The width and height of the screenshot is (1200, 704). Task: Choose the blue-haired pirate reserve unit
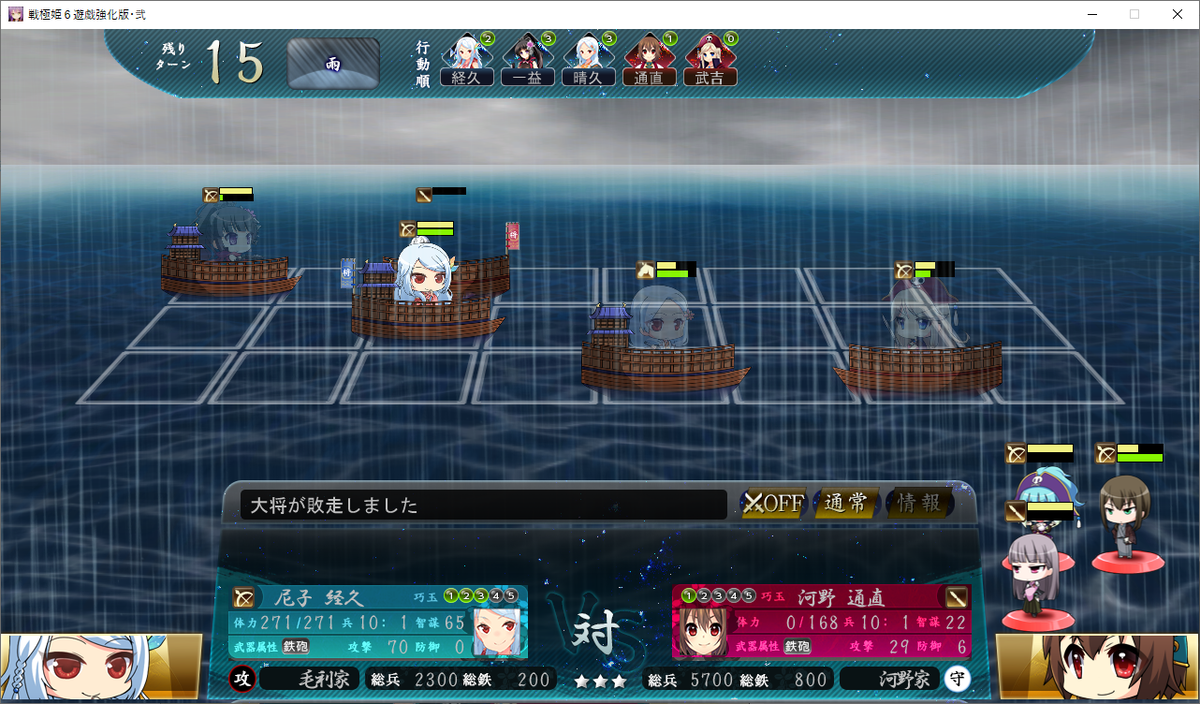pos(1040,490)
